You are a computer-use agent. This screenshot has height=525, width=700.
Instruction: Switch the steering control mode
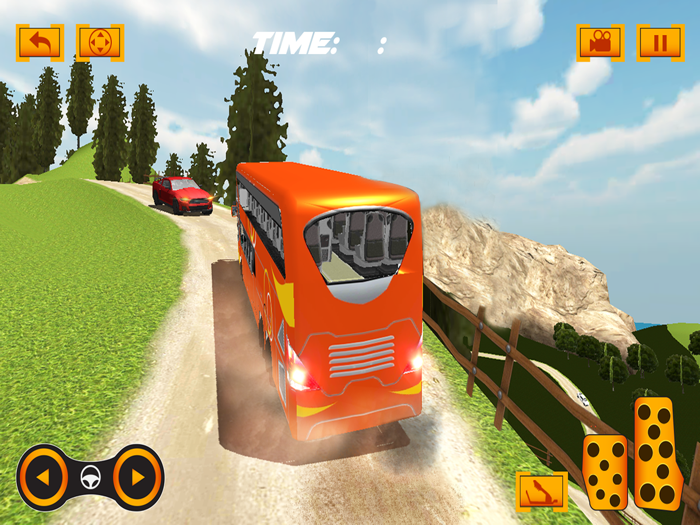coord(100,42)
